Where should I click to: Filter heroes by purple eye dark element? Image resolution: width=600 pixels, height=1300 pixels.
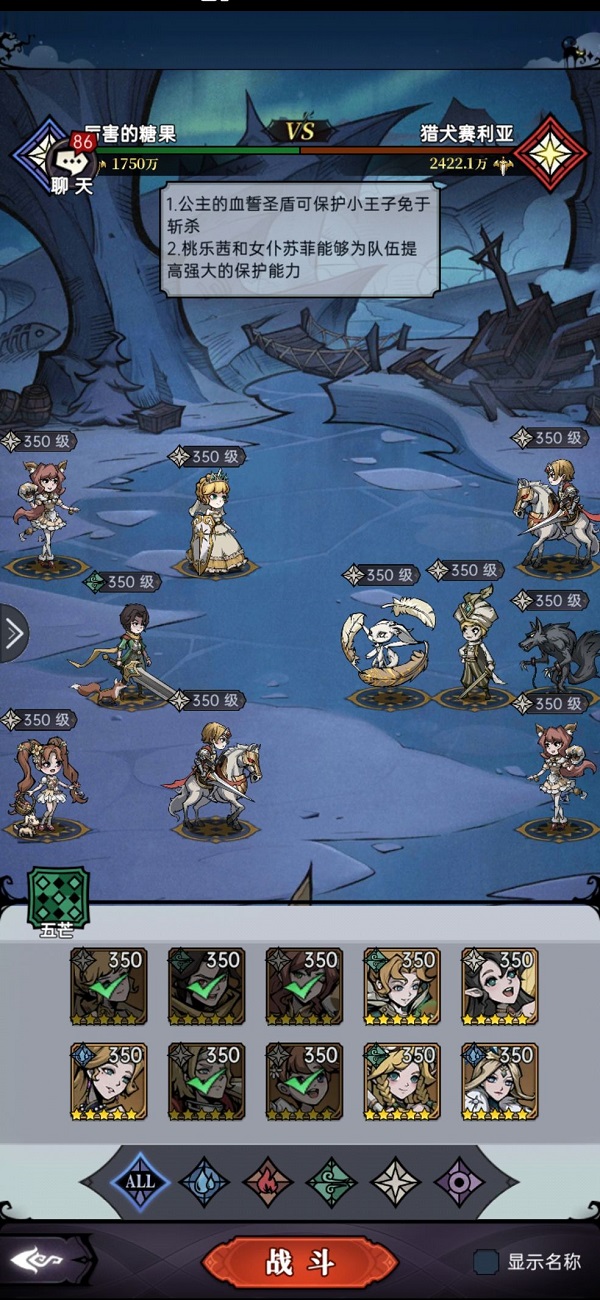(x=459, y=1181)
